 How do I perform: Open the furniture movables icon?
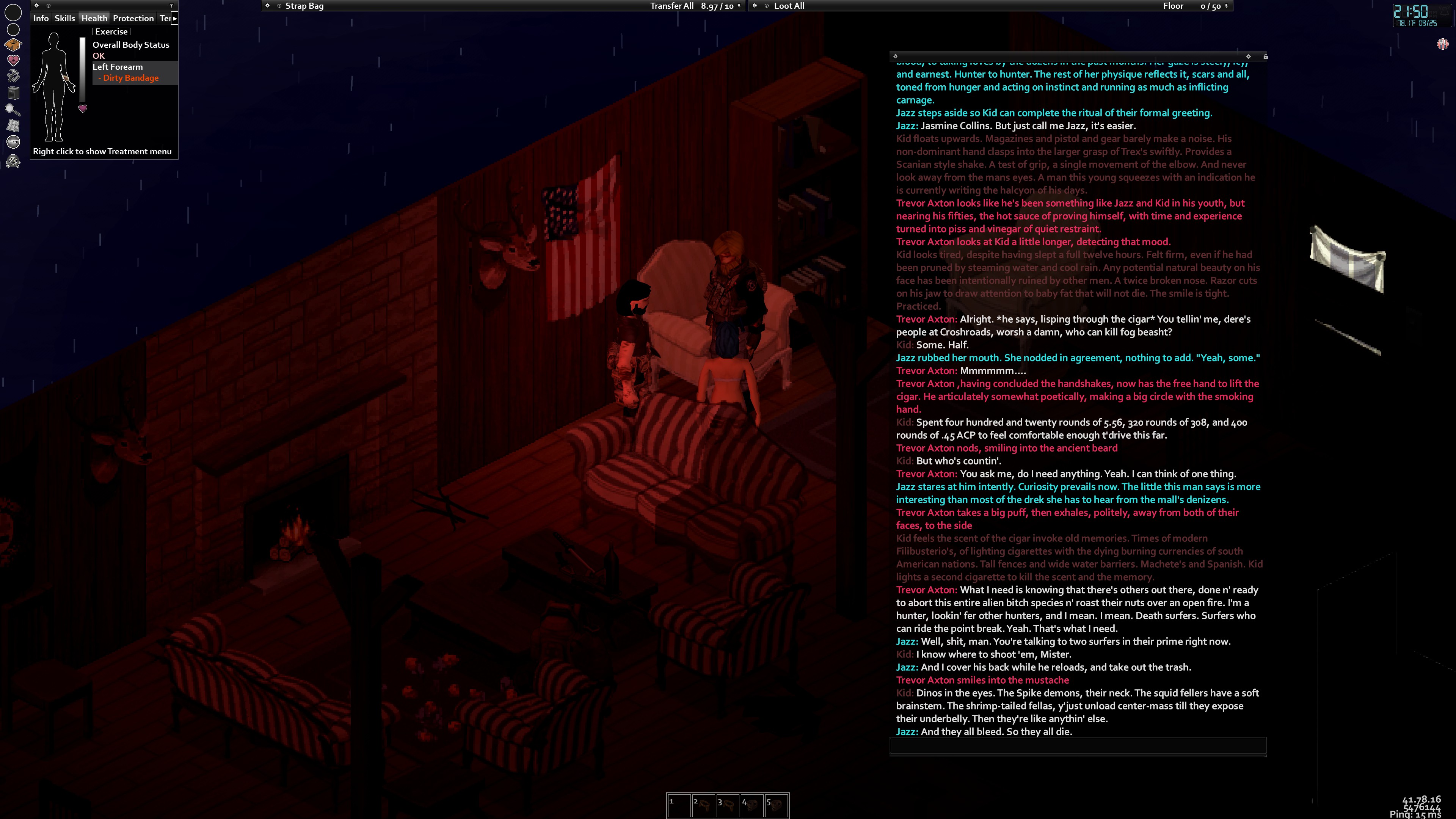click(x=13, y=93)
